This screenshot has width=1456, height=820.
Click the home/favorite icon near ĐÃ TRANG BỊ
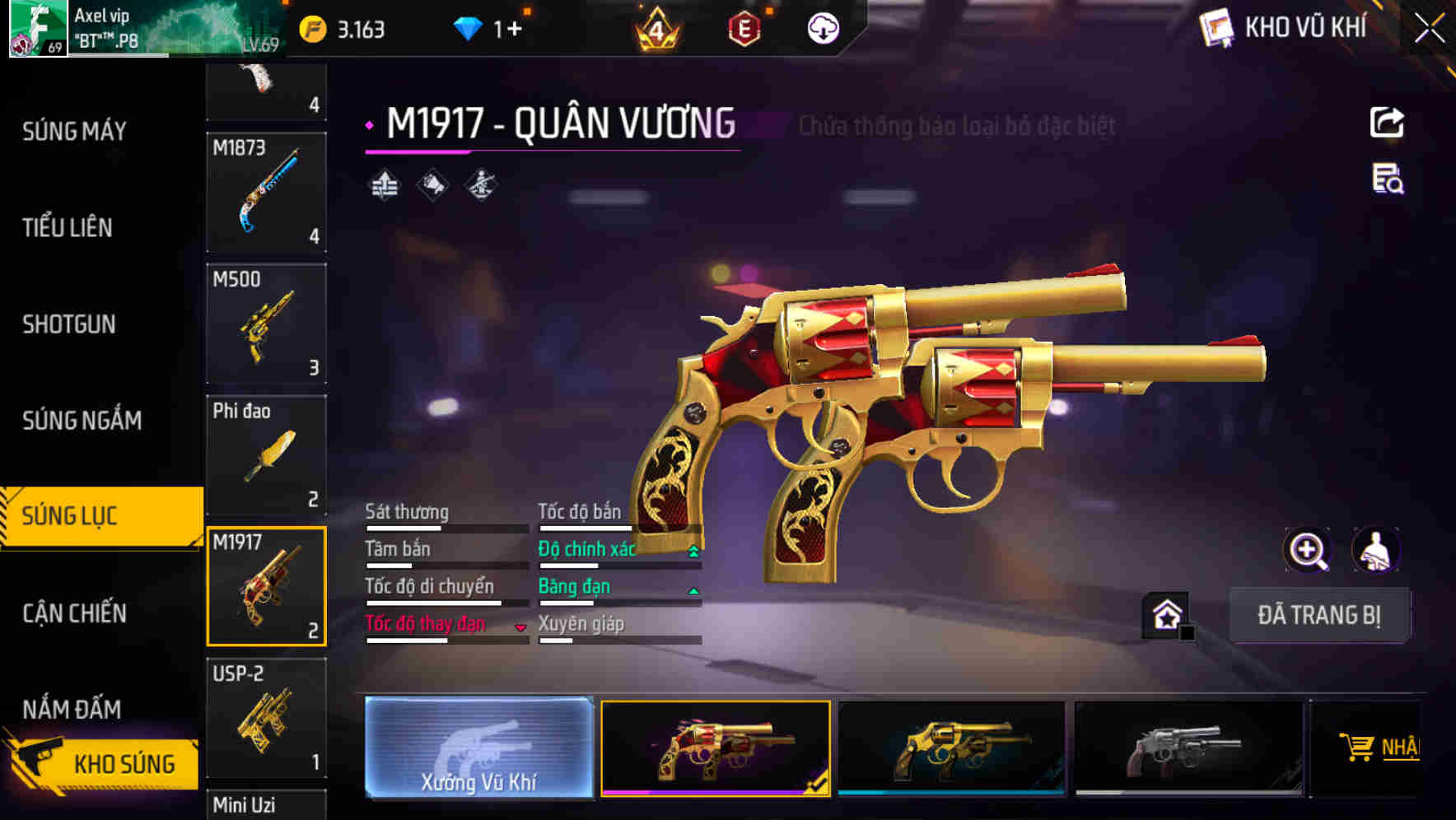click(1166, 614)
